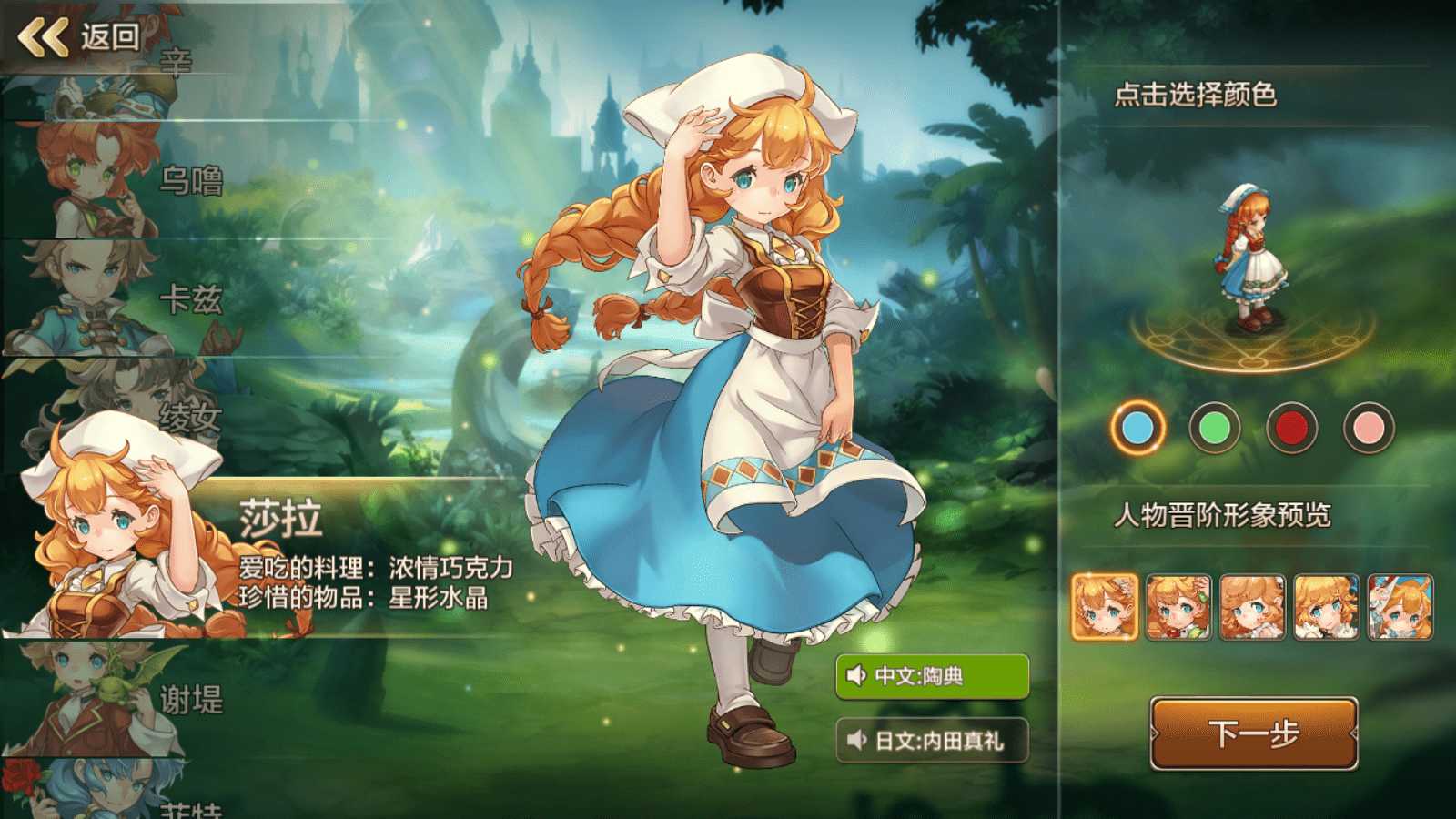Select the red color circle
The image size is (1456, 819).
[x=1291, y=428]
